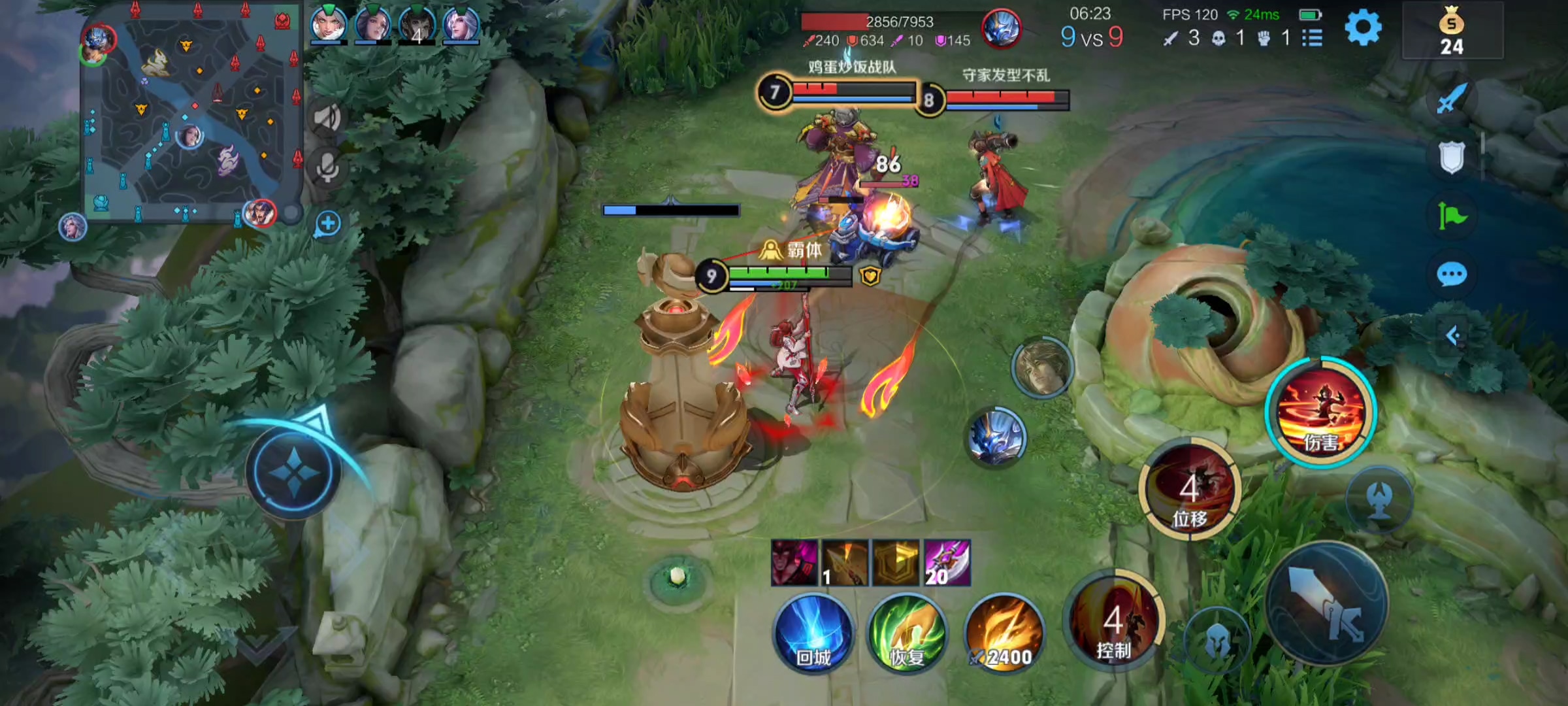Viewport: 1568px width, 706px height.
Task: Send the blue sword attack signal
Action: tap(1452, 99)
